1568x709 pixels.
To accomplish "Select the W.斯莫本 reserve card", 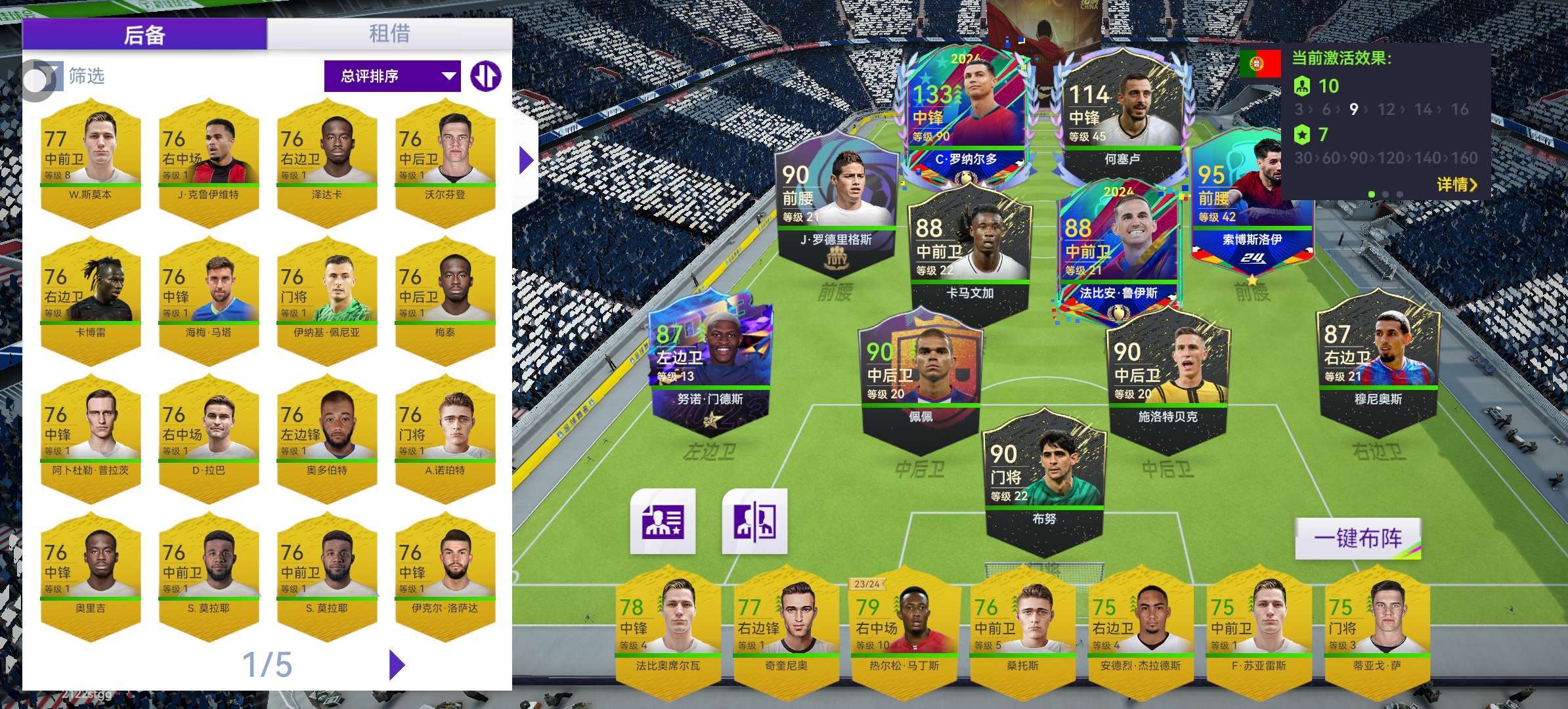I will point(91,162).
